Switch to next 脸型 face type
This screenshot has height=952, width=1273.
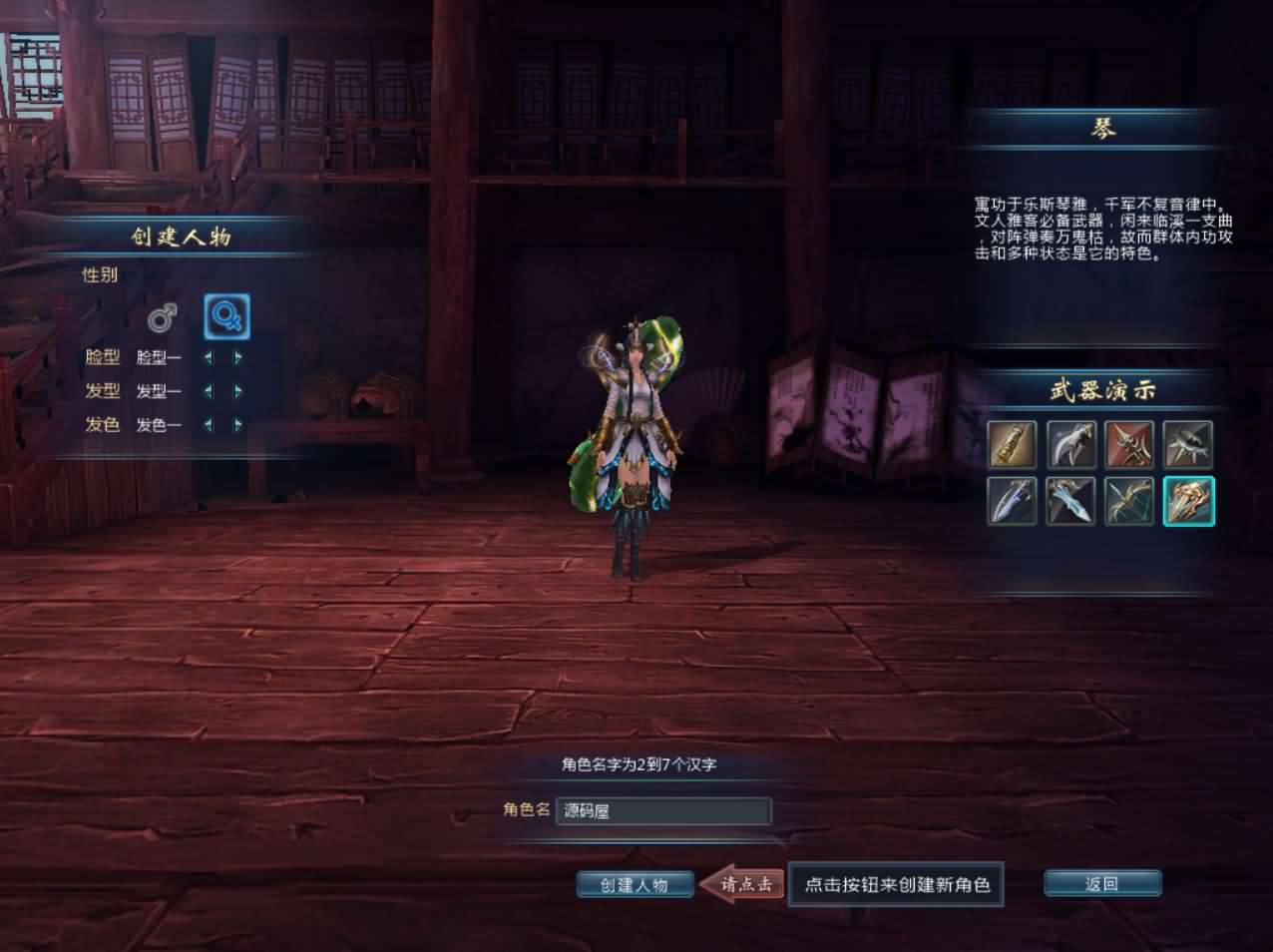coord(238,357)
